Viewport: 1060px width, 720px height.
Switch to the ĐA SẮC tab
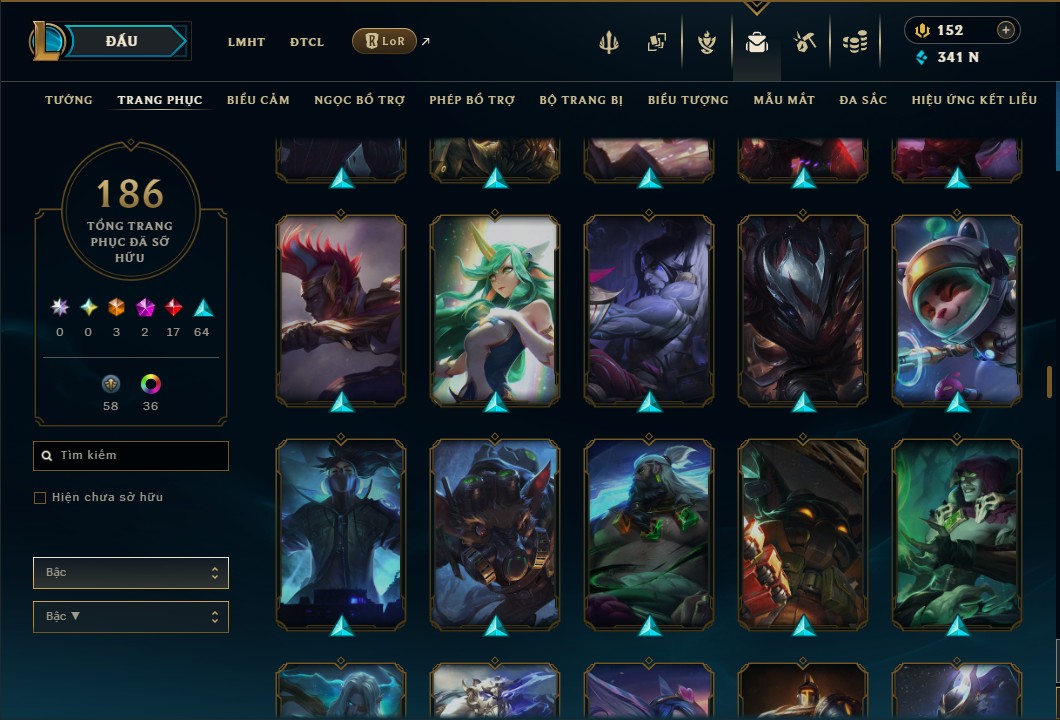pyautogui.click(x=863, y=100)
